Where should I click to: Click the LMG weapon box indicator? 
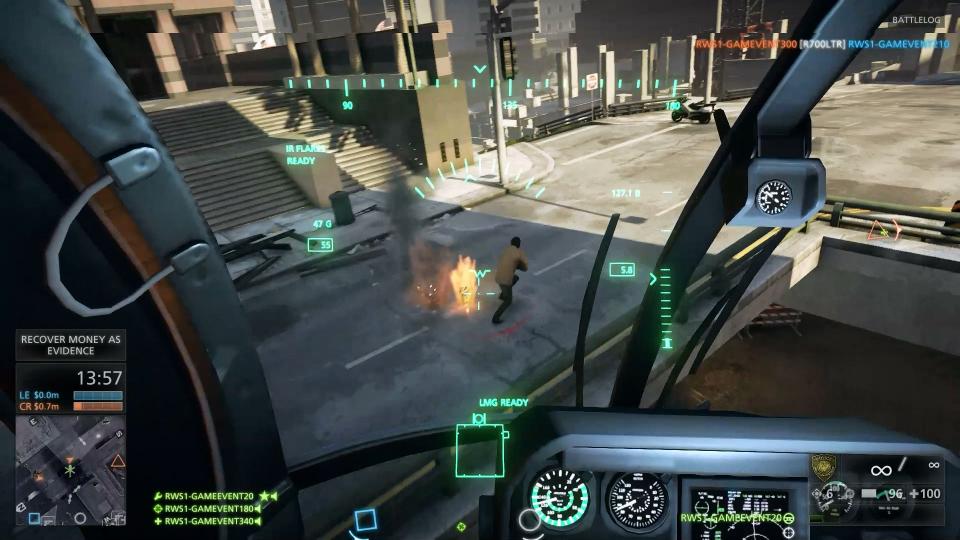[480, 449]
